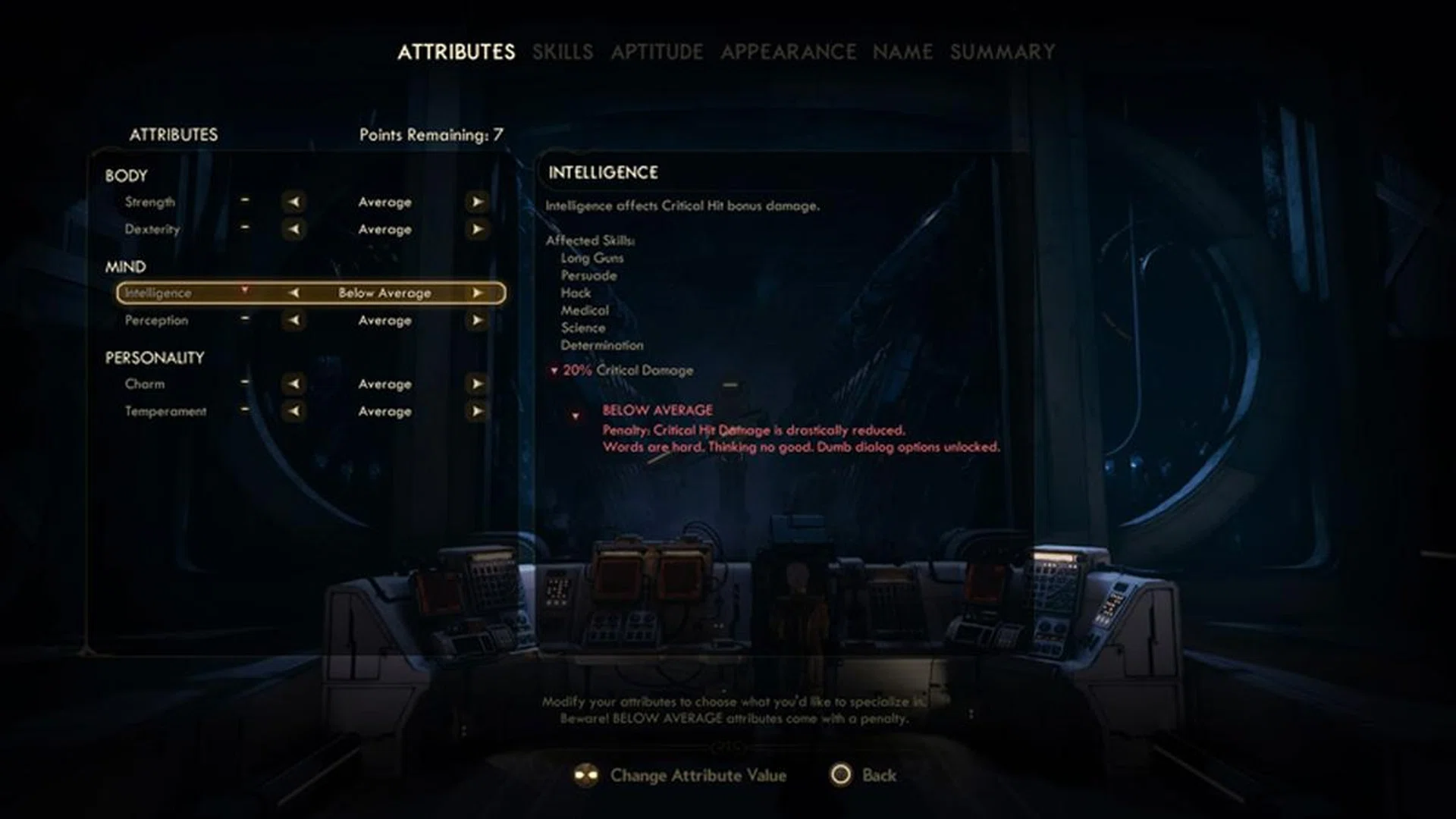Increase Charm using the right arrow

click(x=477, y=384)
